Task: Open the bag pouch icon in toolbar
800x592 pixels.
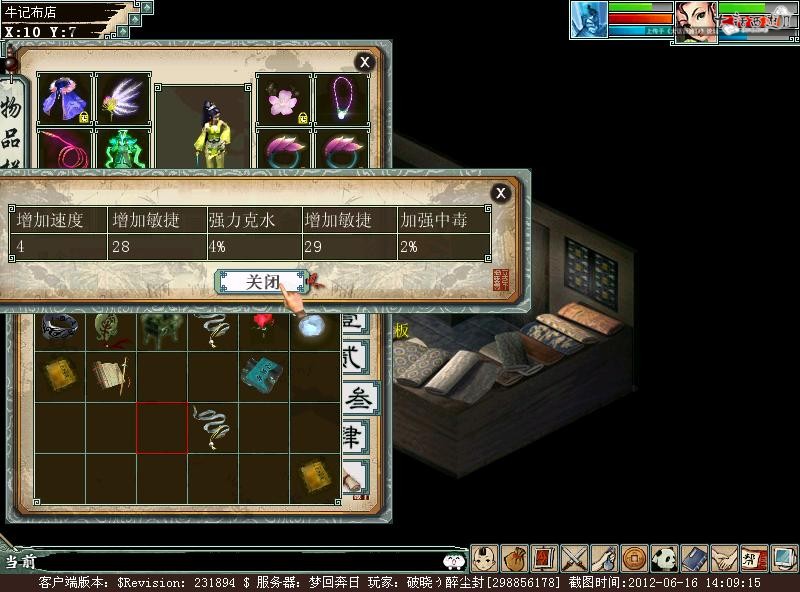Action: 515,557
